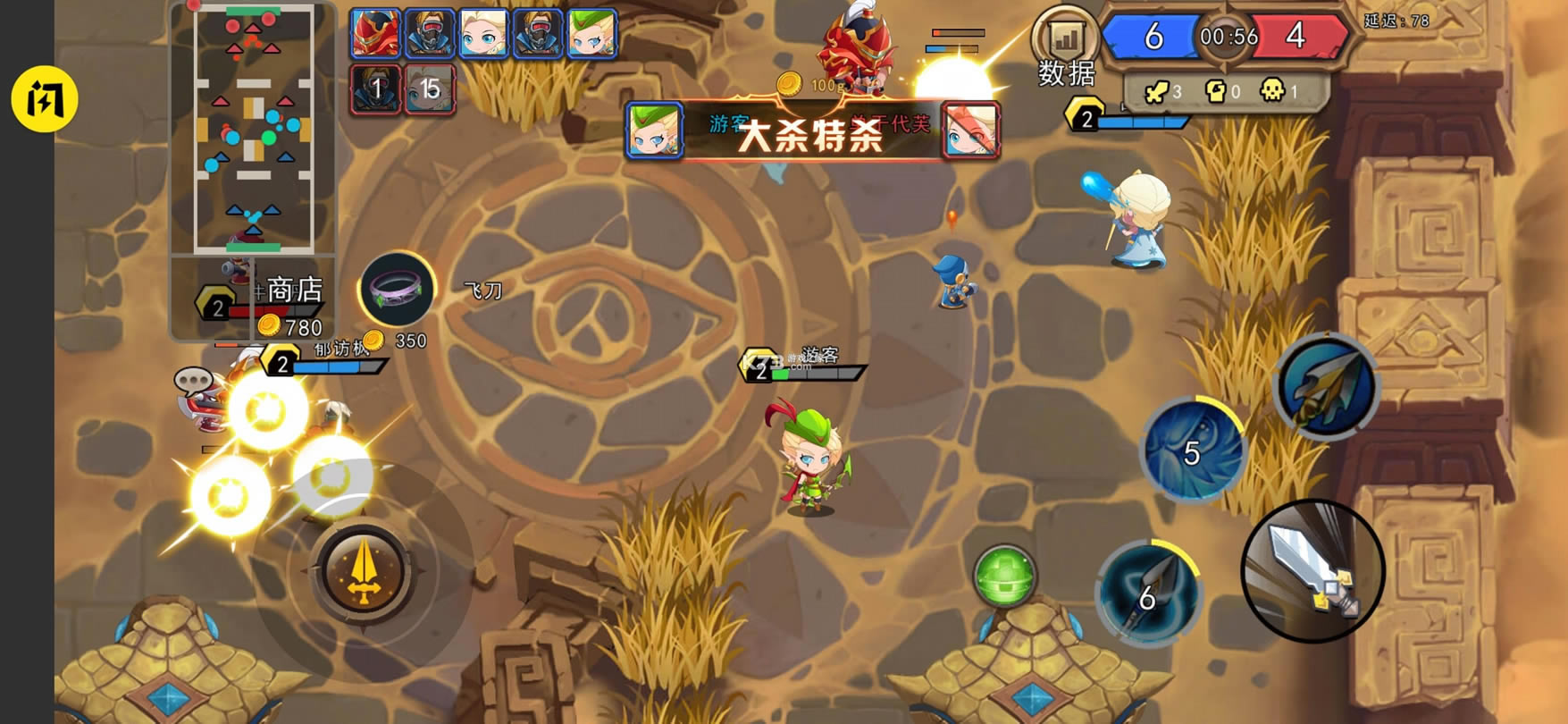Viewport: 1568px width, 724px height.
Task: Activate the arrowhead skill icon
Action: (1327, 387)
